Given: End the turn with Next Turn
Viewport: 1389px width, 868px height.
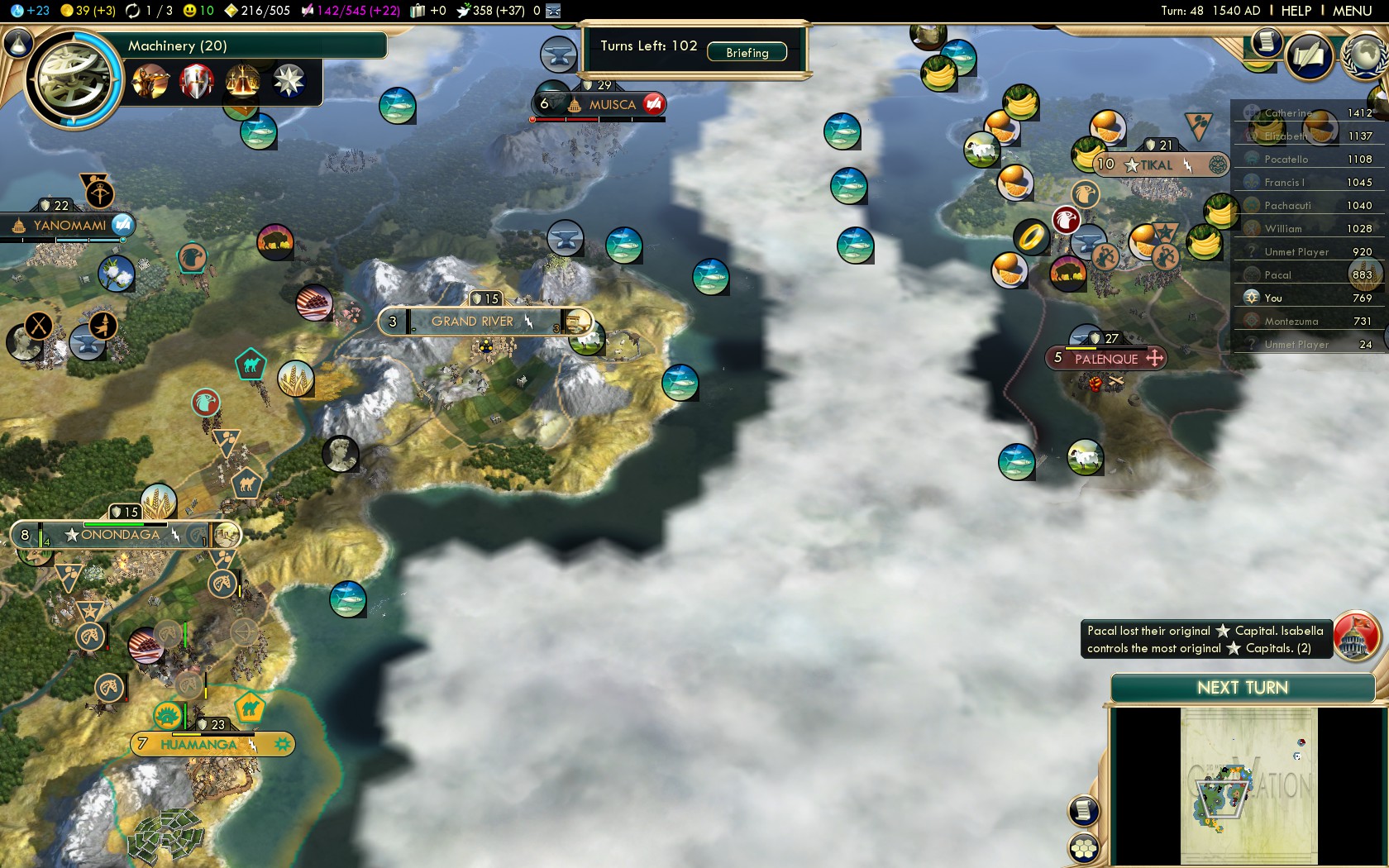Looking at the screenshot, I should tap(1242, 688).
